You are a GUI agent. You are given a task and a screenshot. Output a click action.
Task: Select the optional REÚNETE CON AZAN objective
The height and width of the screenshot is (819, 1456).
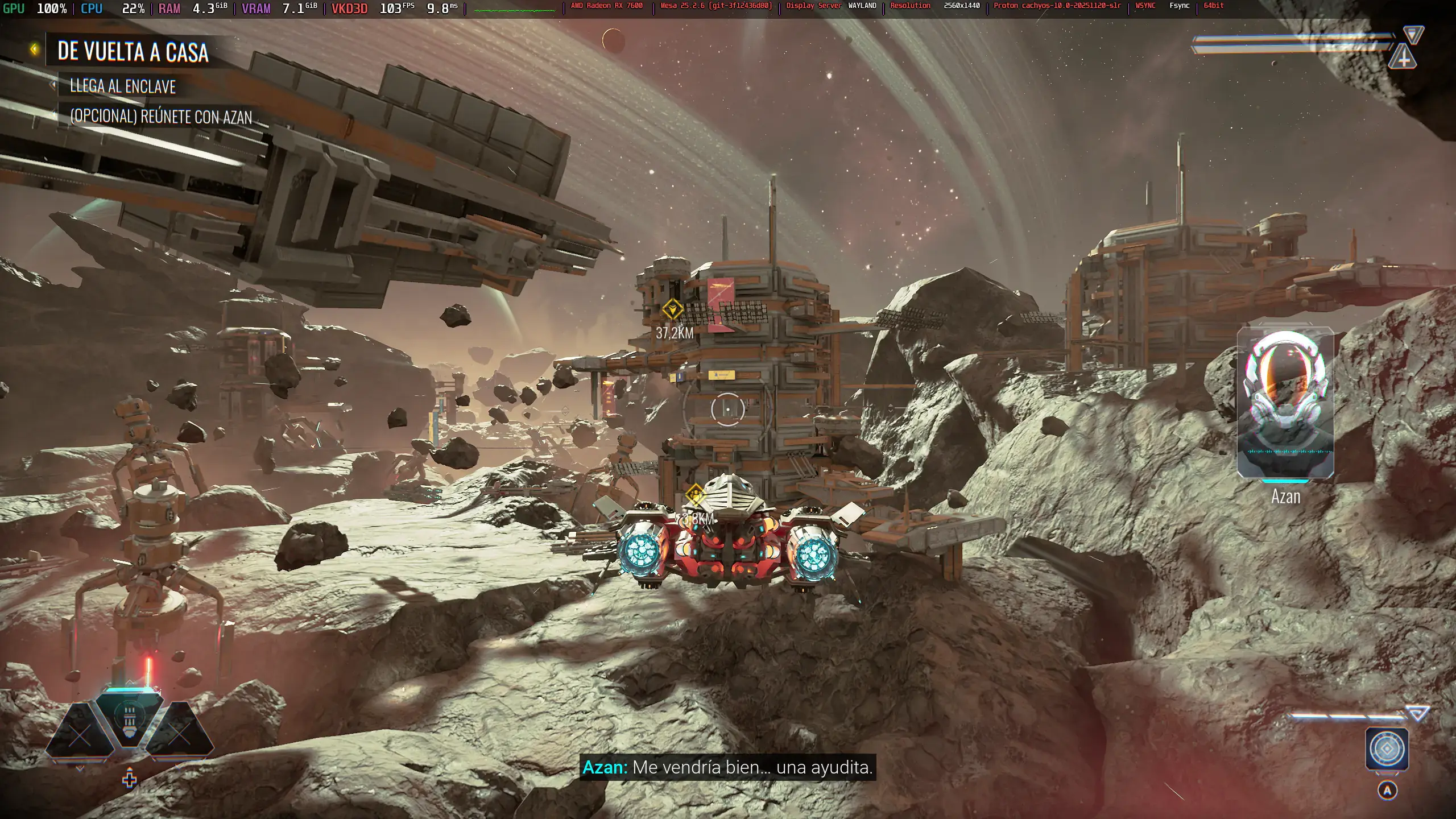(160, 117)
